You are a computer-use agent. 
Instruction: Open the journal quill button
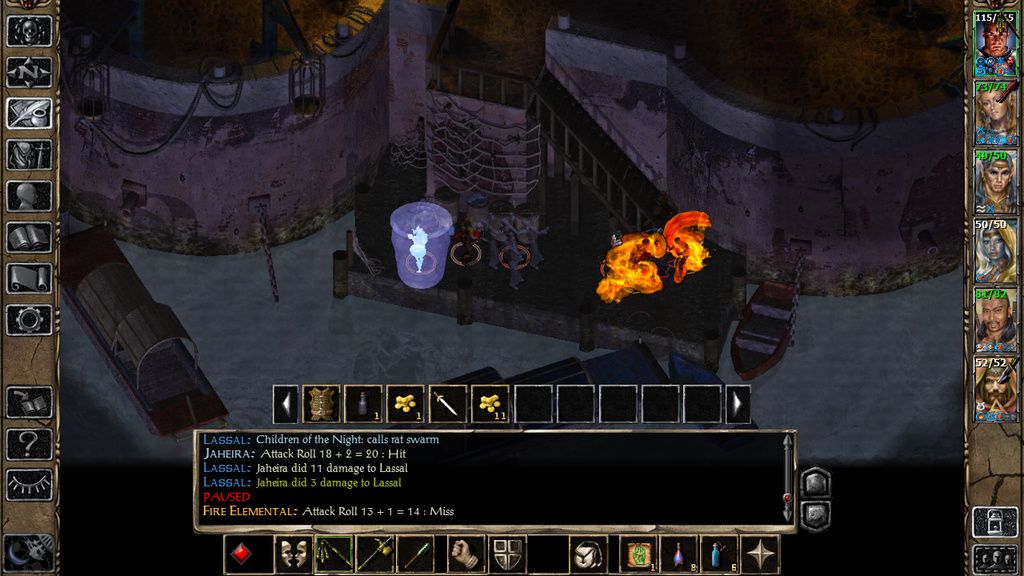pos(29,113)
